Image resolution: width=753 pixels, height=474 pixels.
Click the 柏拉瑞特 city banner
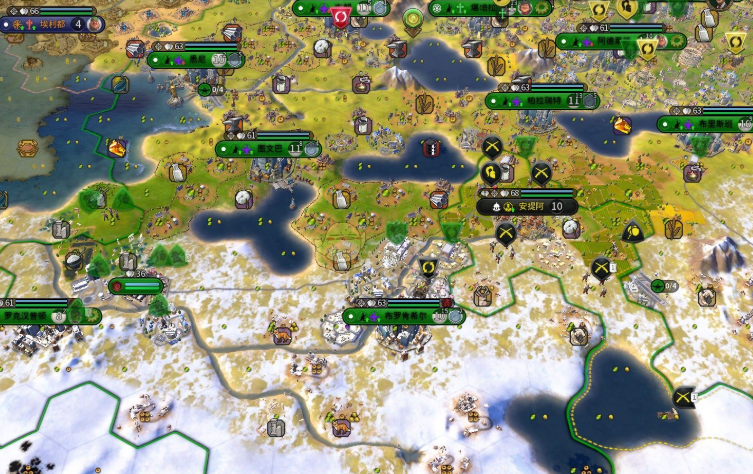pos(536,101)
